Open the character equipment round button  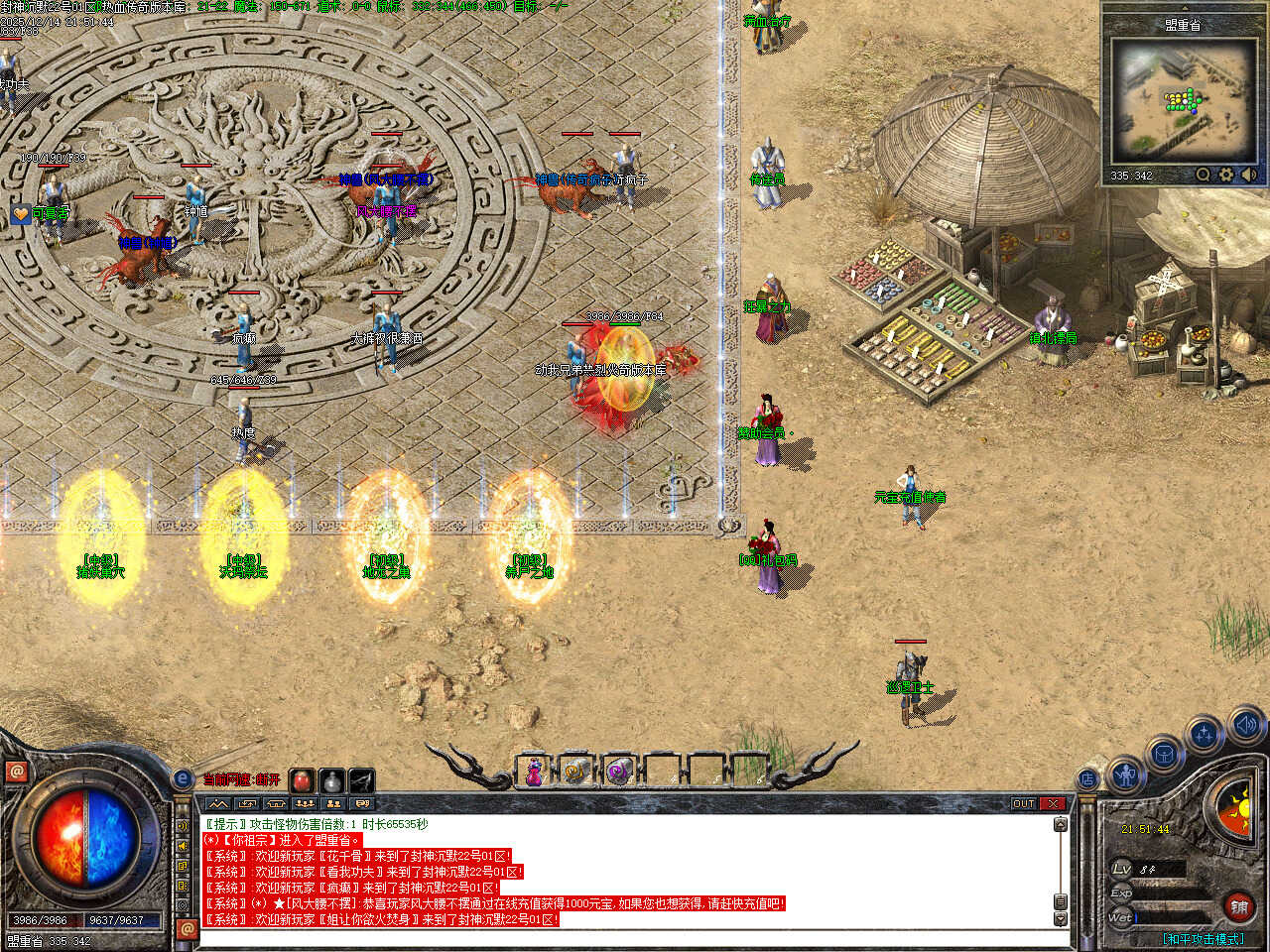pos(1124,773)
